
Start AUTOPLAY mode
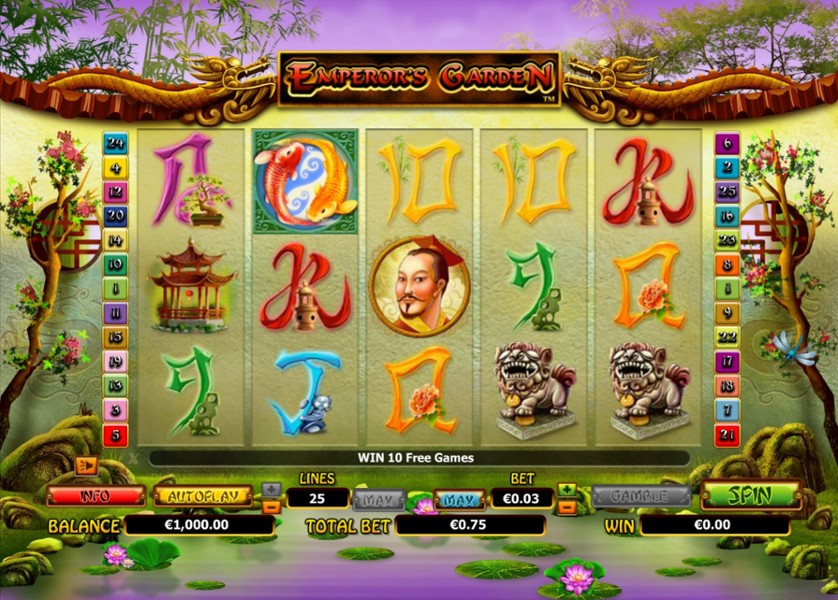click(x=203, y=495)
